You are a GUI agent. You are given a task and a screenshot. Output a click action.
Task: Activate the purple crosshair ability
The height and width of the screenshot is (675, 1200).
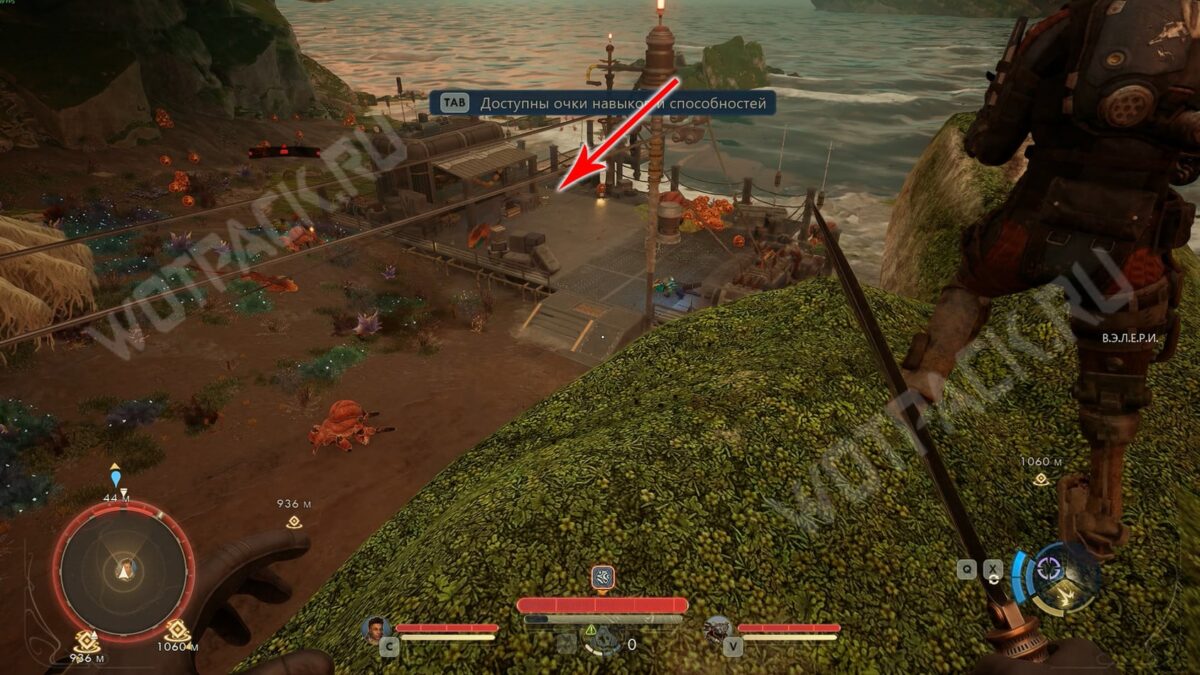(1049, 568)
